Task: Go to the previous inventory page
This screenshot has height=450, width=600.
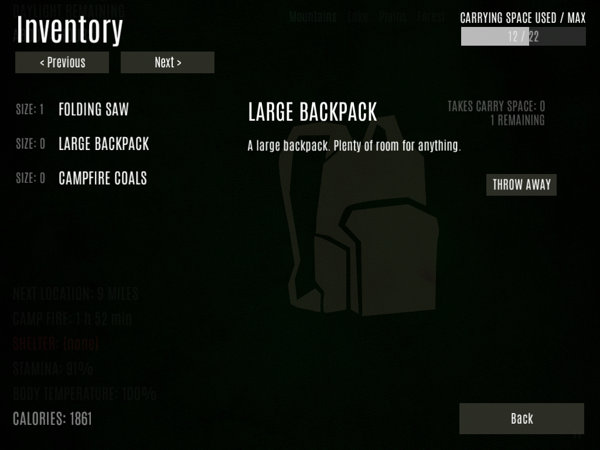Action: (x=62, y=63)
